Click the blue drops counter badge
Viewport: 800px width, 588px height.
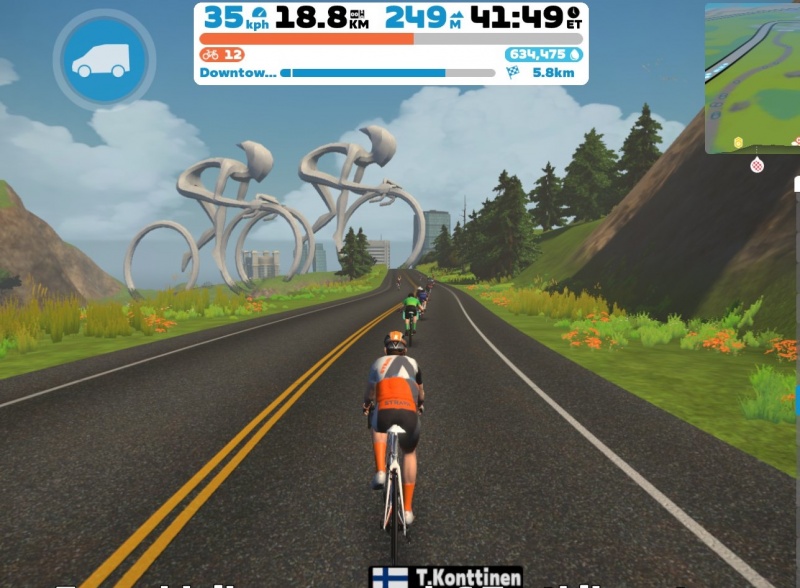(x=544, y=54)
